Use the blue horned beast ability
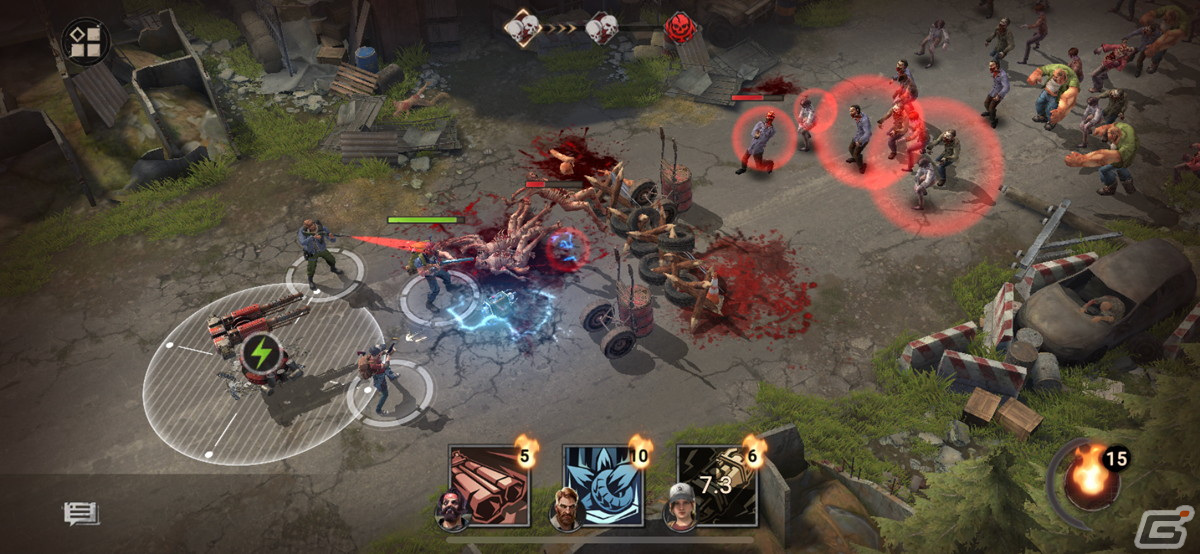The height and width of the screenshot is (554, 1200). point(603,484)
